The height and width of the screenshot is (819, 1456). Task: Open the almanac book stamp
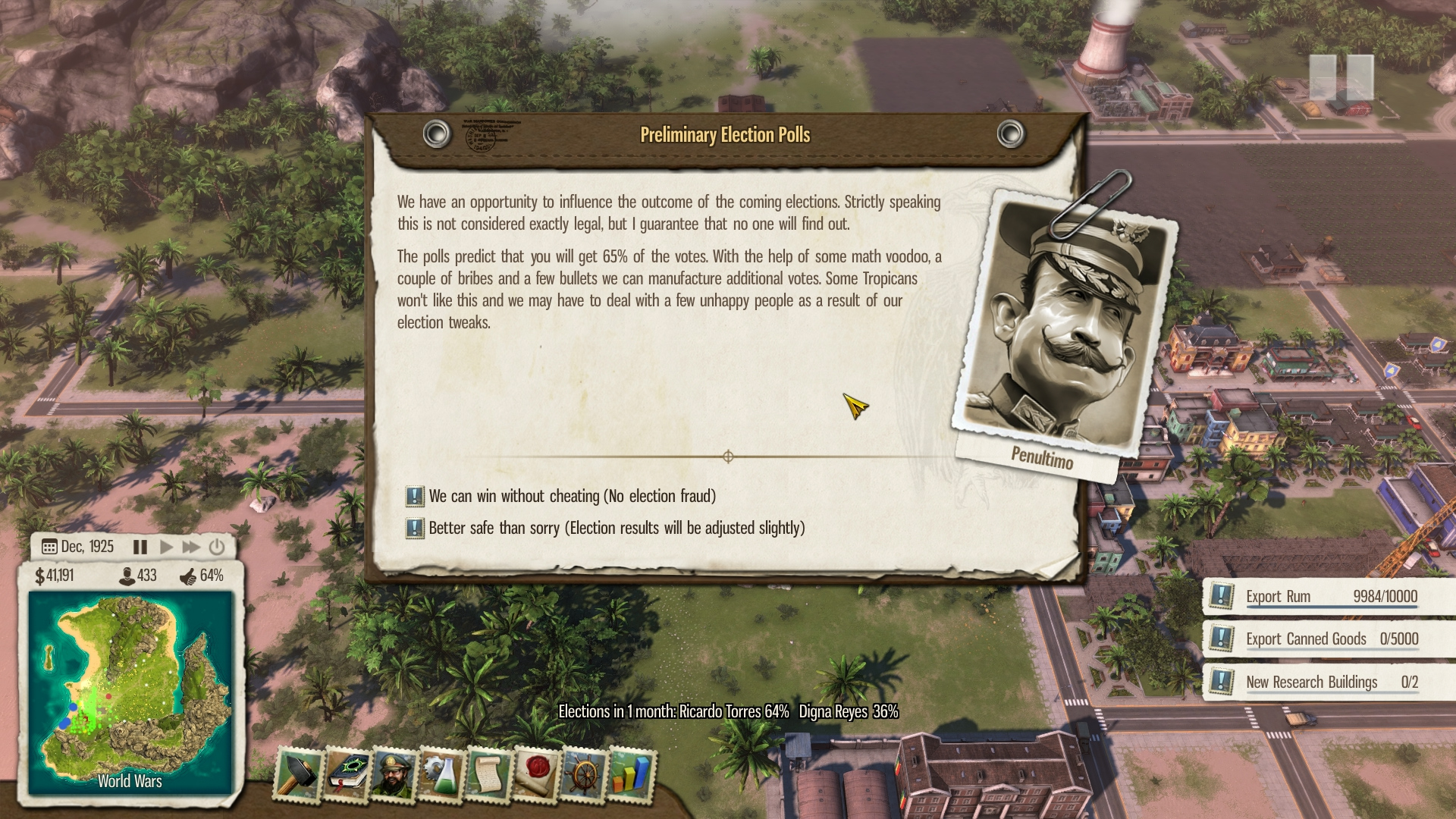(347, 773)
